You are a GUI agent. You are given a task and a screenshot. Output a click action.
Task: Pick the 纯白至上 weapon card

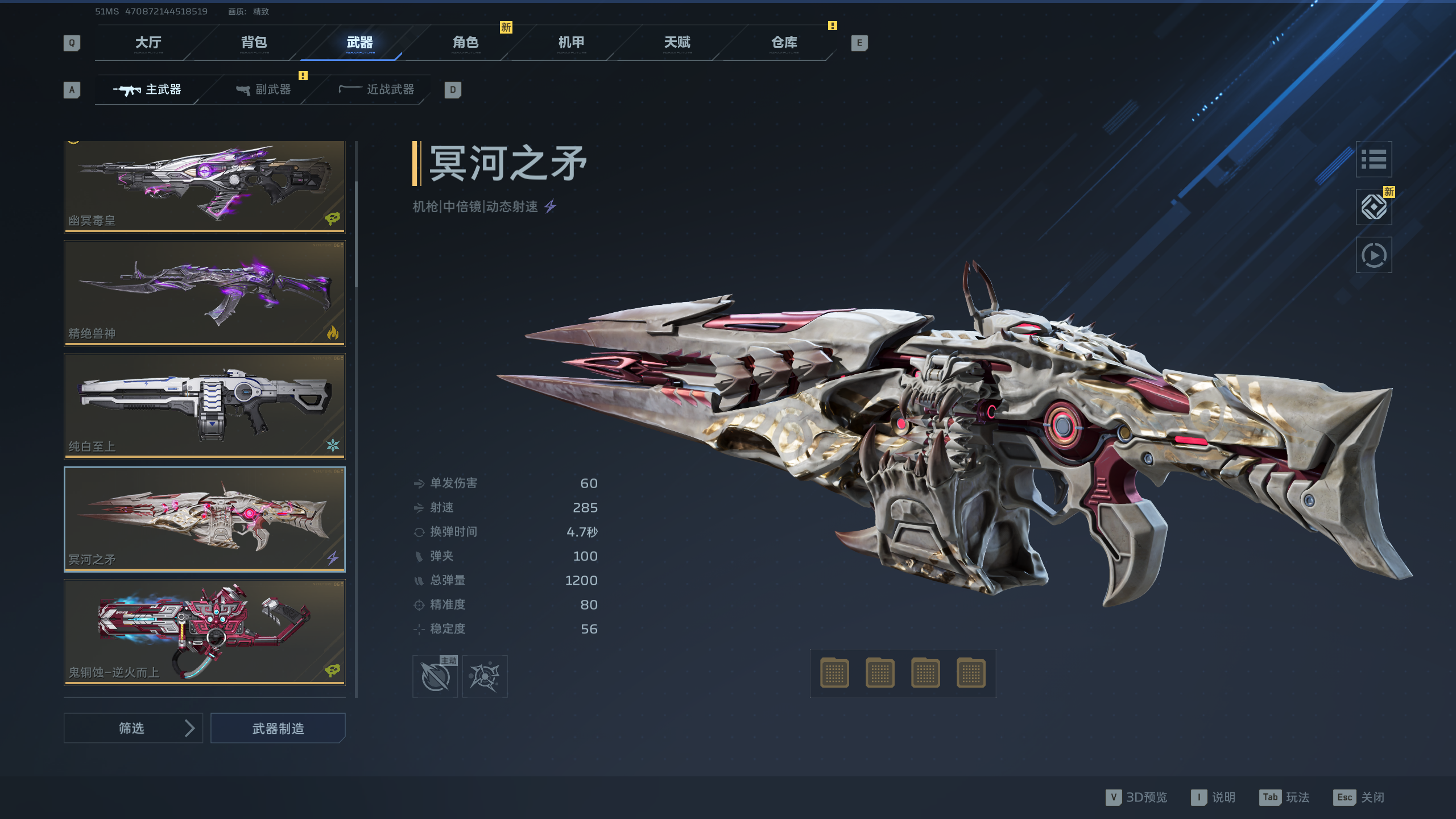pos(204,406)
